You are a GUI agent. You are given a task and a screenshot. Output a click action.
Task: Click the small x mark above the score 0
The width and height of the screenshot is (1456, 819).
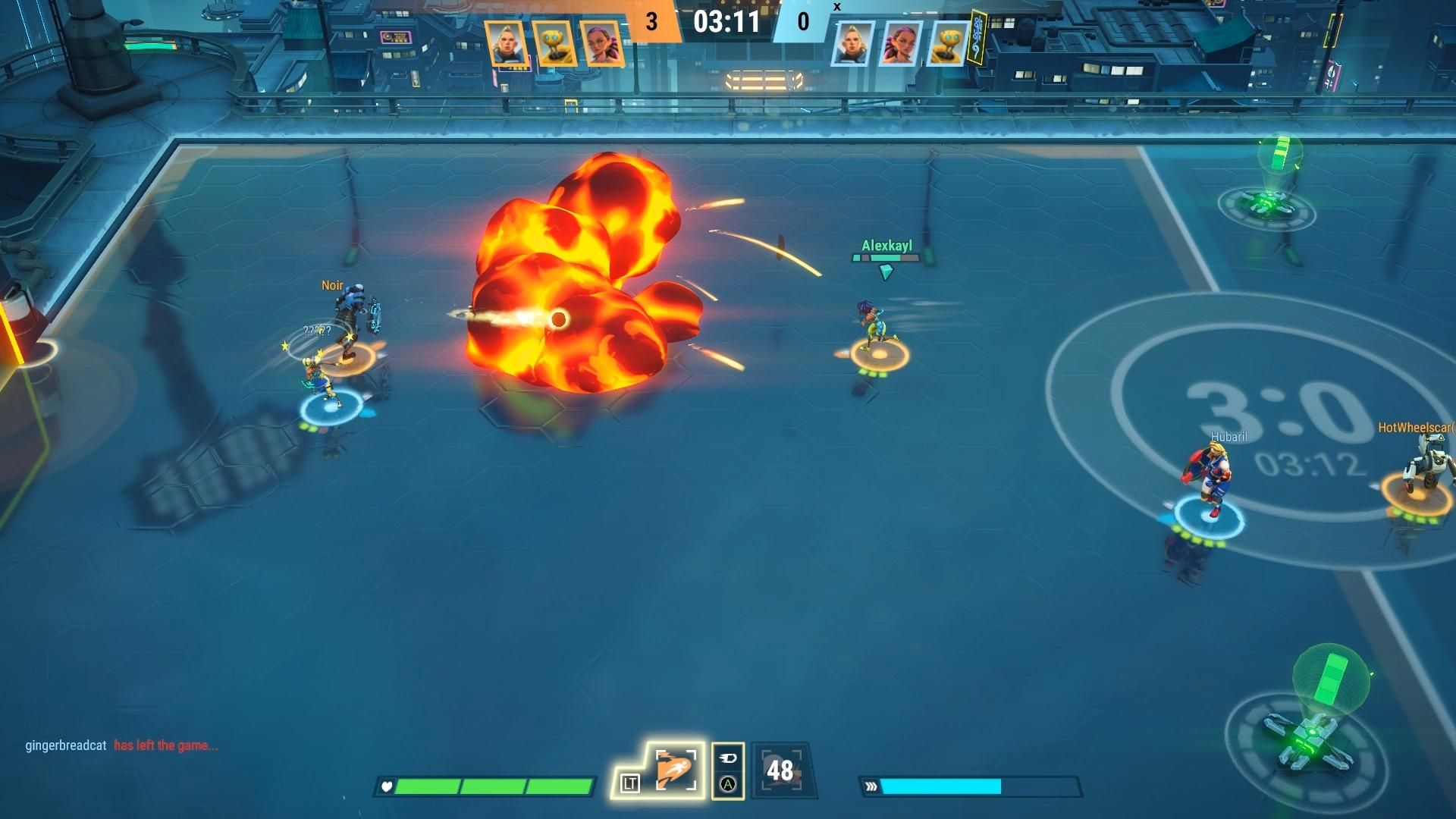(x=838, y=6)
